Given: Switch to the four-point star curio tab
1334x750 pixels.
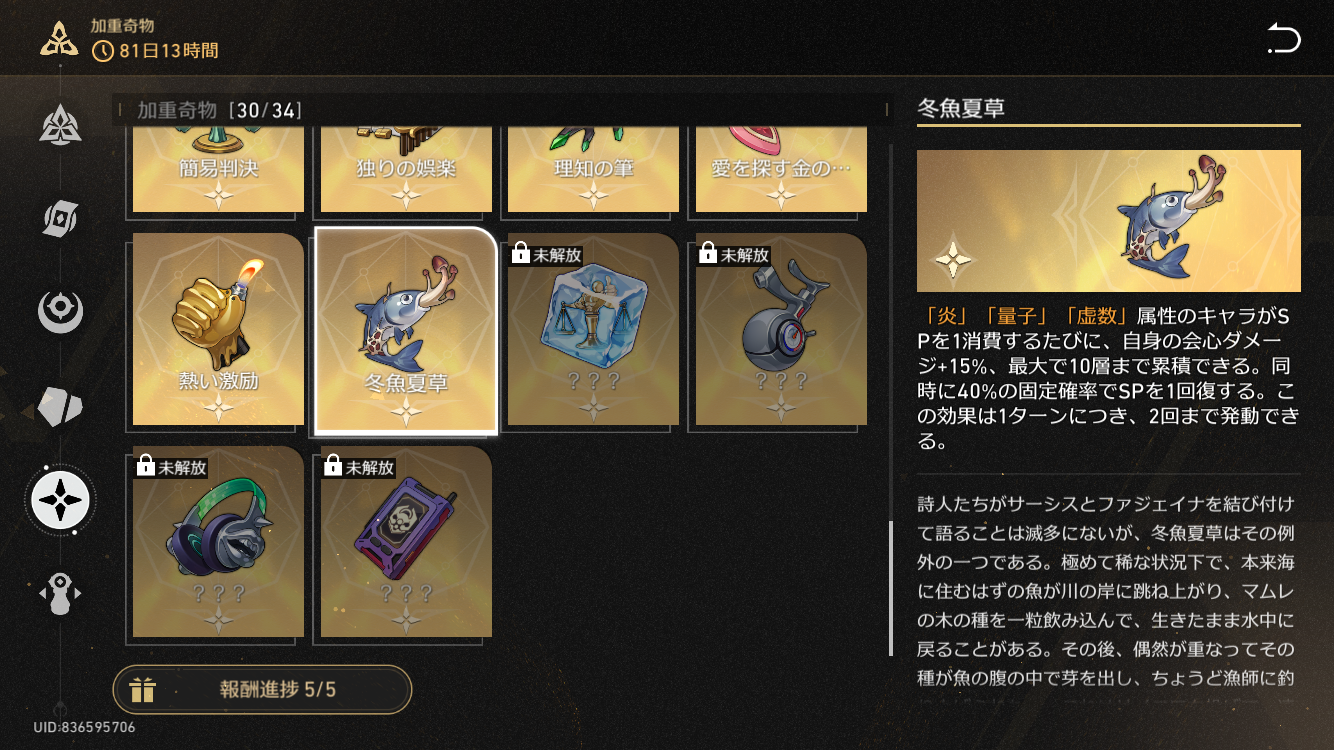Looking at the screenshot, I should pyautogui.click(x=60, y=498).
